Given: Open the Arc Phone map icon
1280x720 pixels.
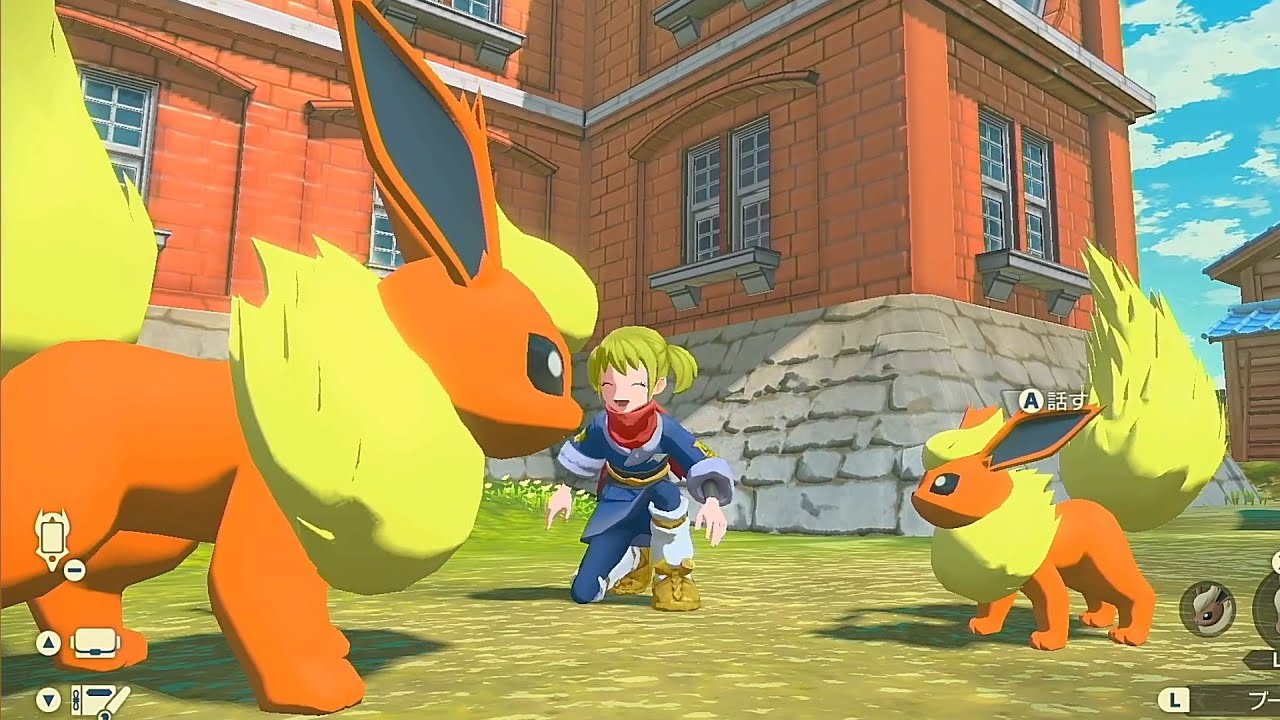Looking at the screenshot, I should tap(52, 538).
